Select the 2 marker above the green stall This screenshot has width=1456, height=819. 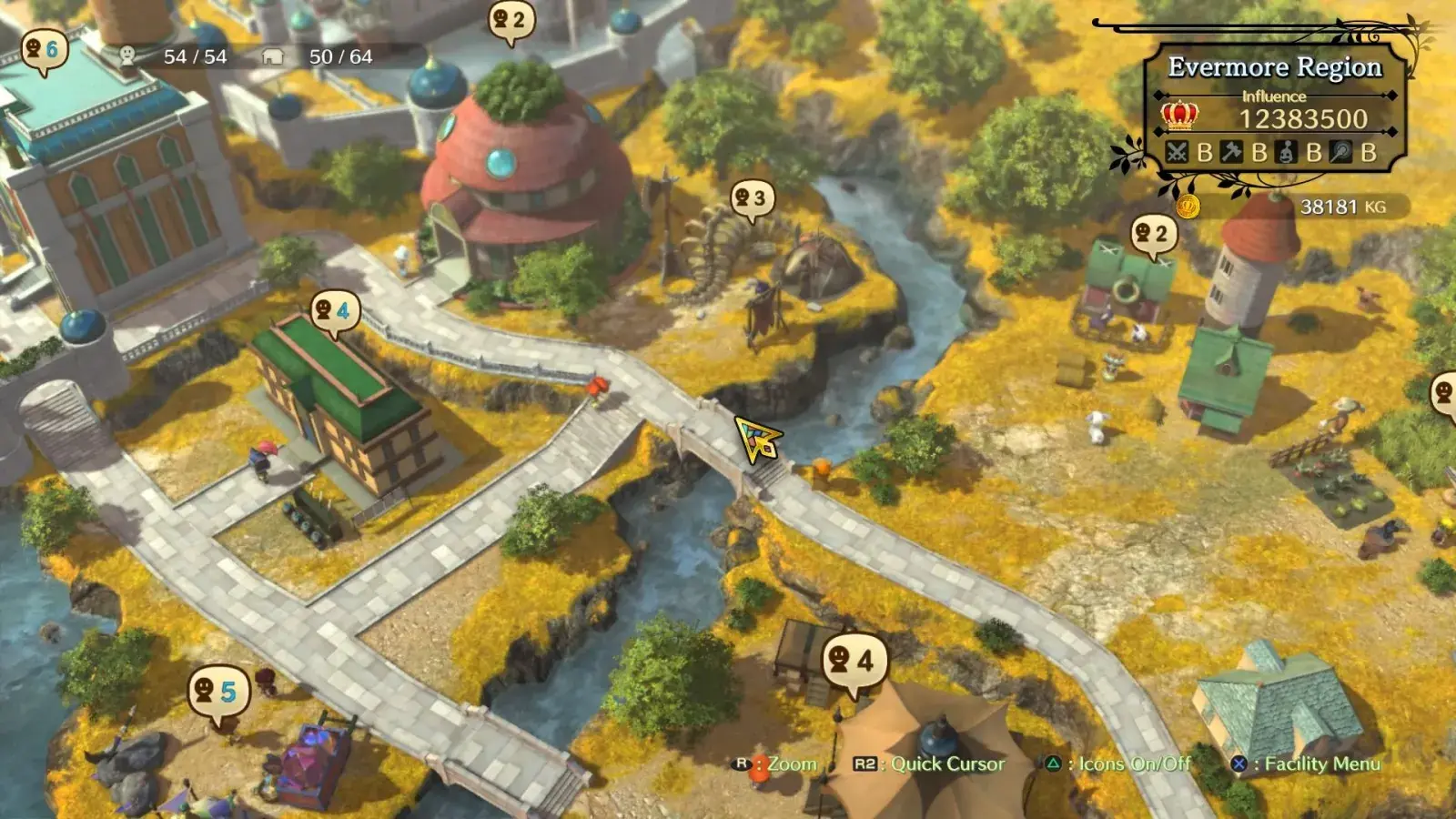[1152, 235]
